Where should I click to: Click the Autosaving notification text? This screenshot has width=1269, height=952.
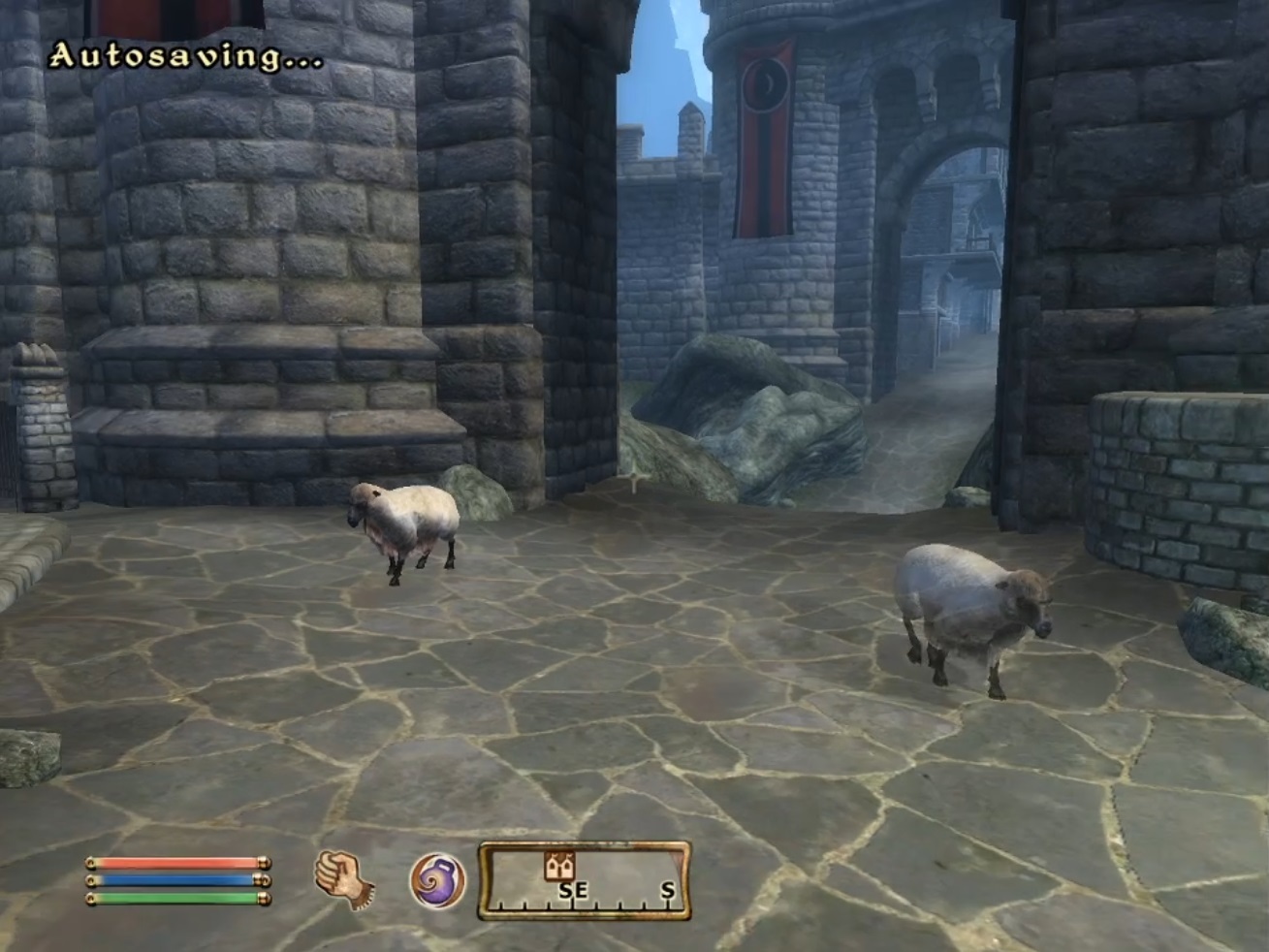(x=184, y=53)
